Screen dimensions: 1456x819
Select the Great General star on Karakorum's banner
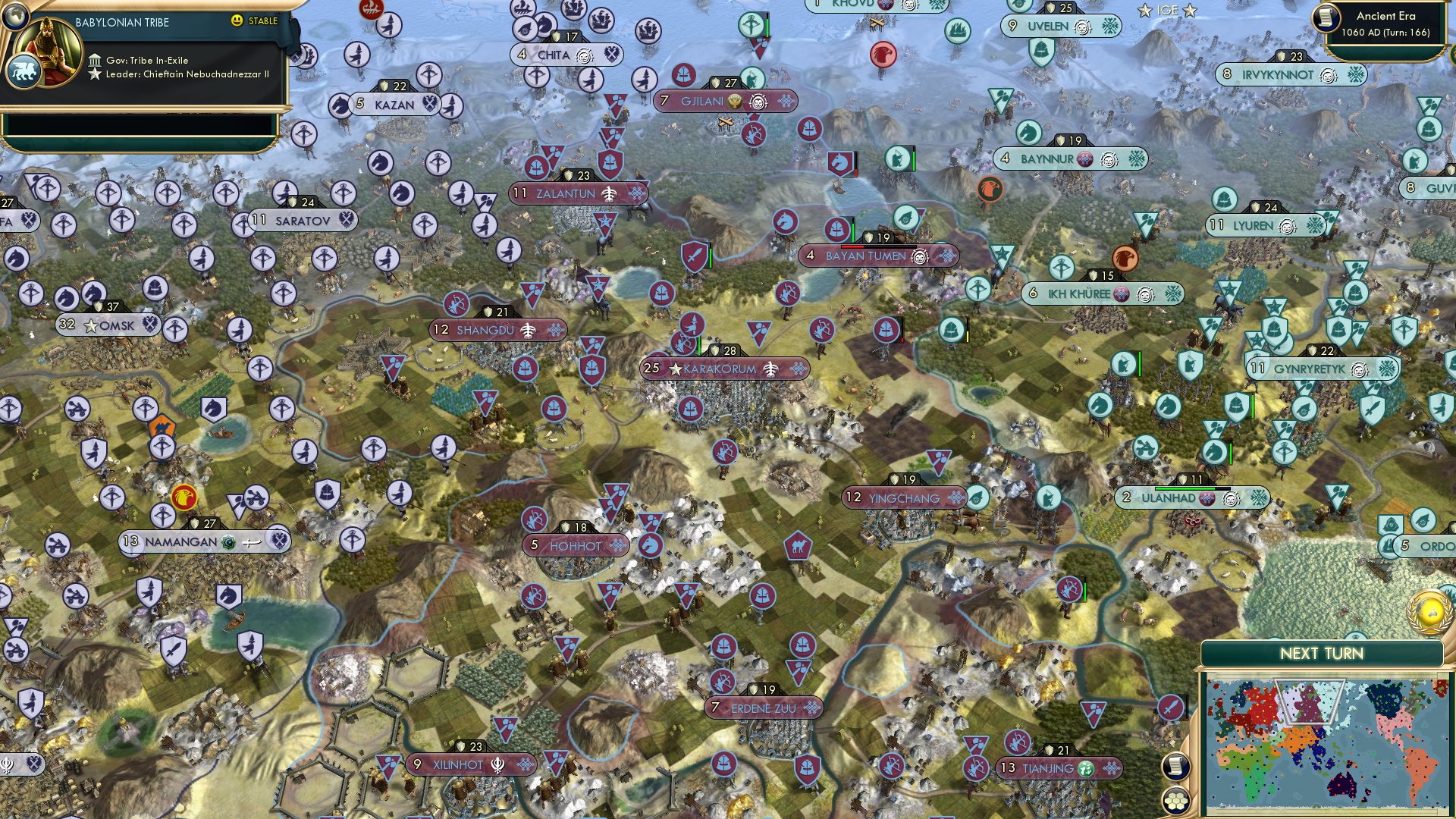tap(673, 369)
